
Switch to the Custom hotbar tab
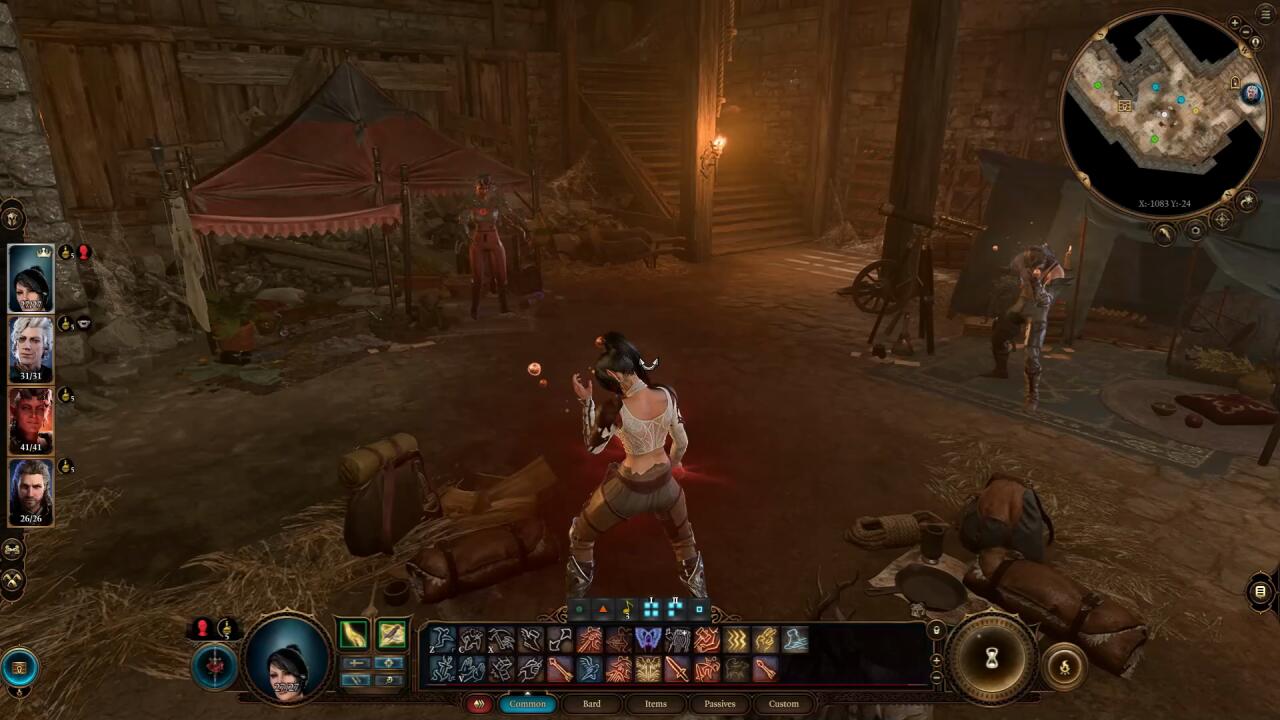tap(783, 704)
